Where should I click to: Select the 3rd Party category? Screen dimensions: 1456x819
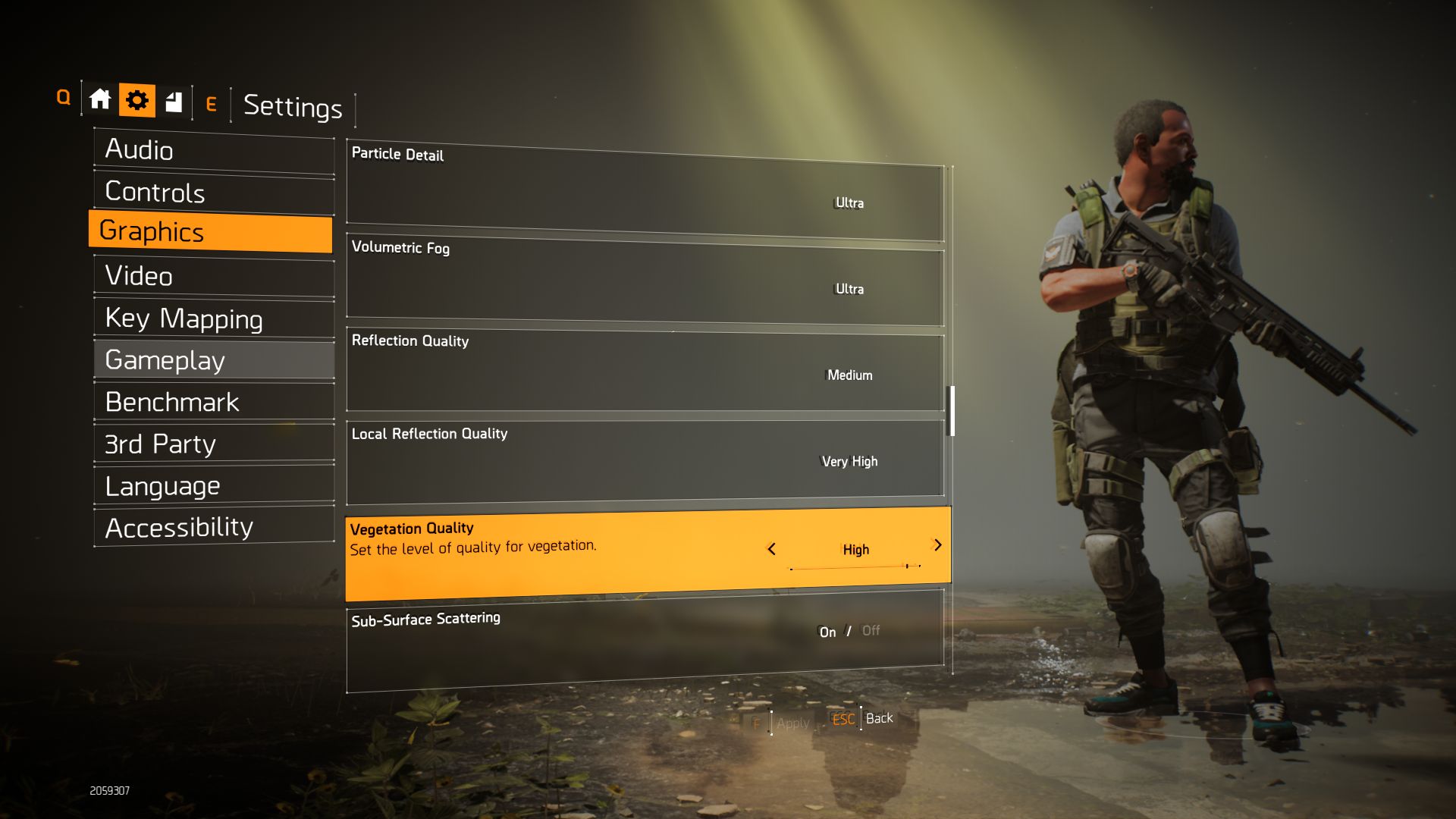[x=213, y=444]
